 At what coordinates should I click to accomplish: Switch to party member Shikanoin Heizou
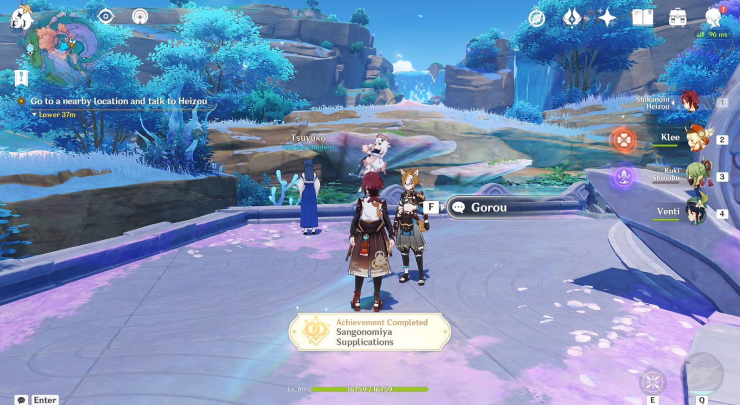pos(690,101)
